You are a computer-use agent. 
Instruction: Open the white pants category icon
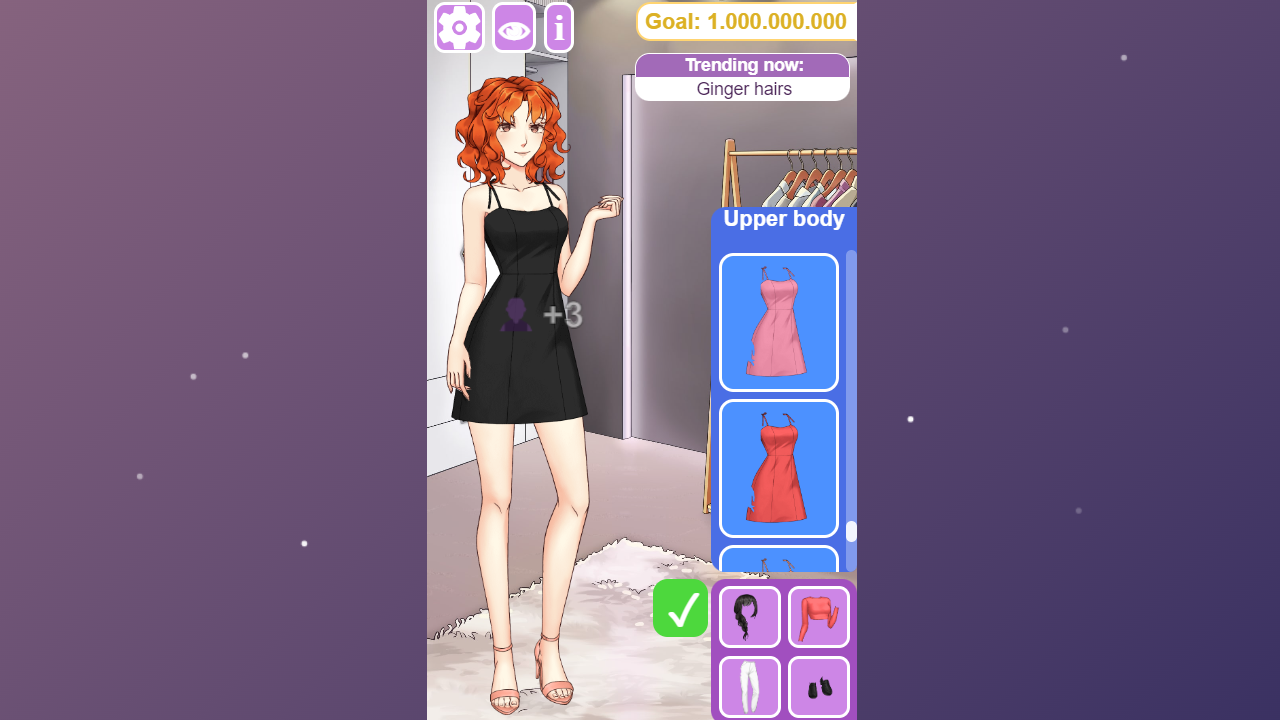click(749, 687)
